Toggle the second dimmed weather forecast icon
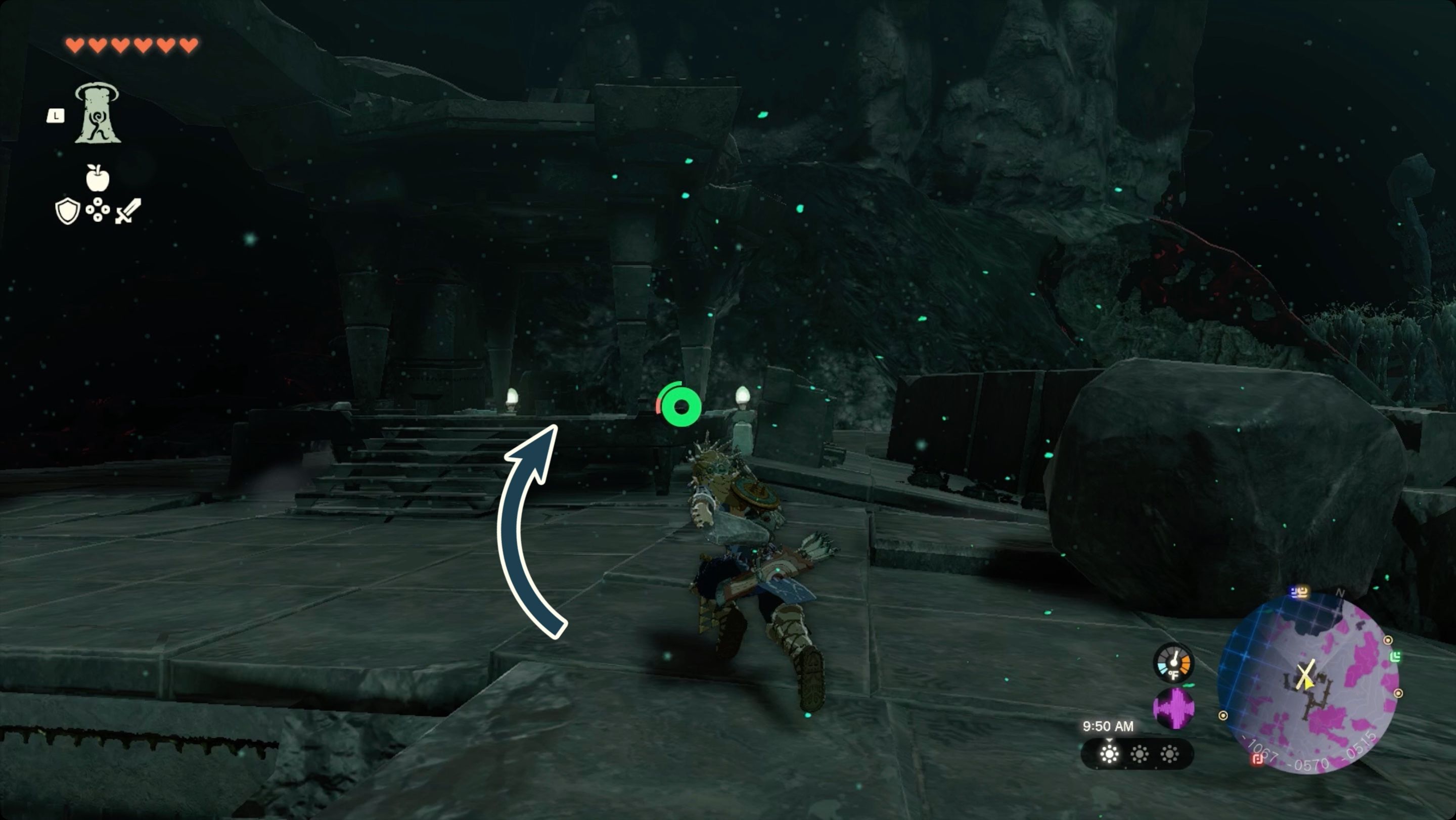This screenshot has height=820, width=1456. tap(1140, 755)
